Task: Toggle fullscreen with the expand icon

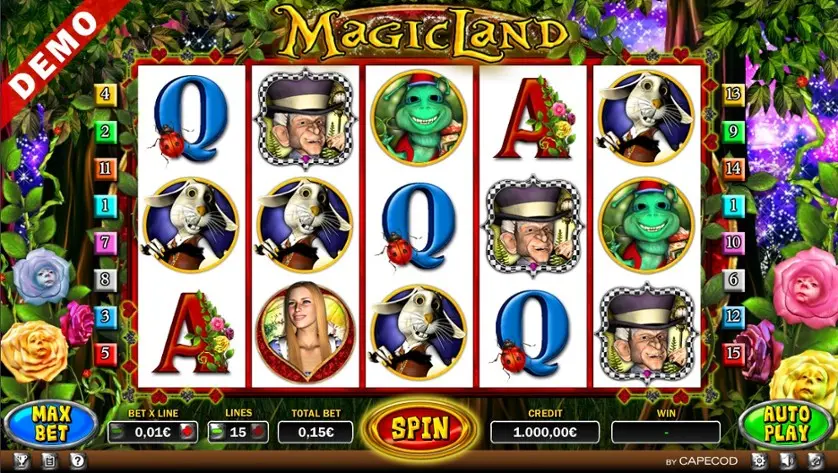Action: (x=815, y=461)
